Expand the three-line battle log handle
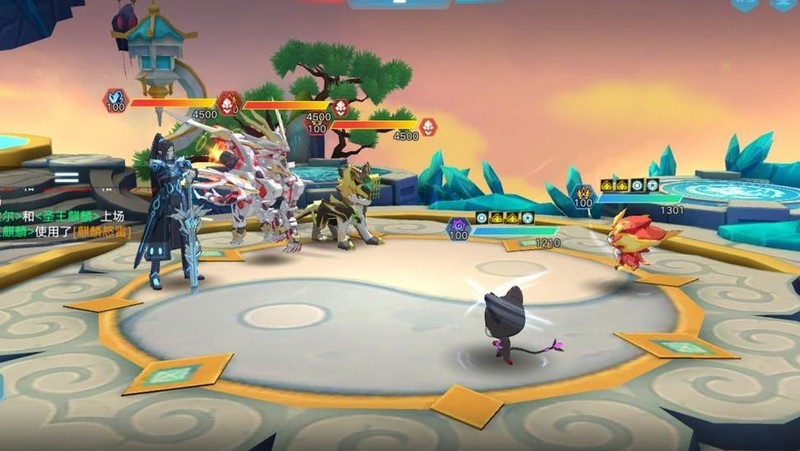The image size is (800, 451). coord(66,176)
